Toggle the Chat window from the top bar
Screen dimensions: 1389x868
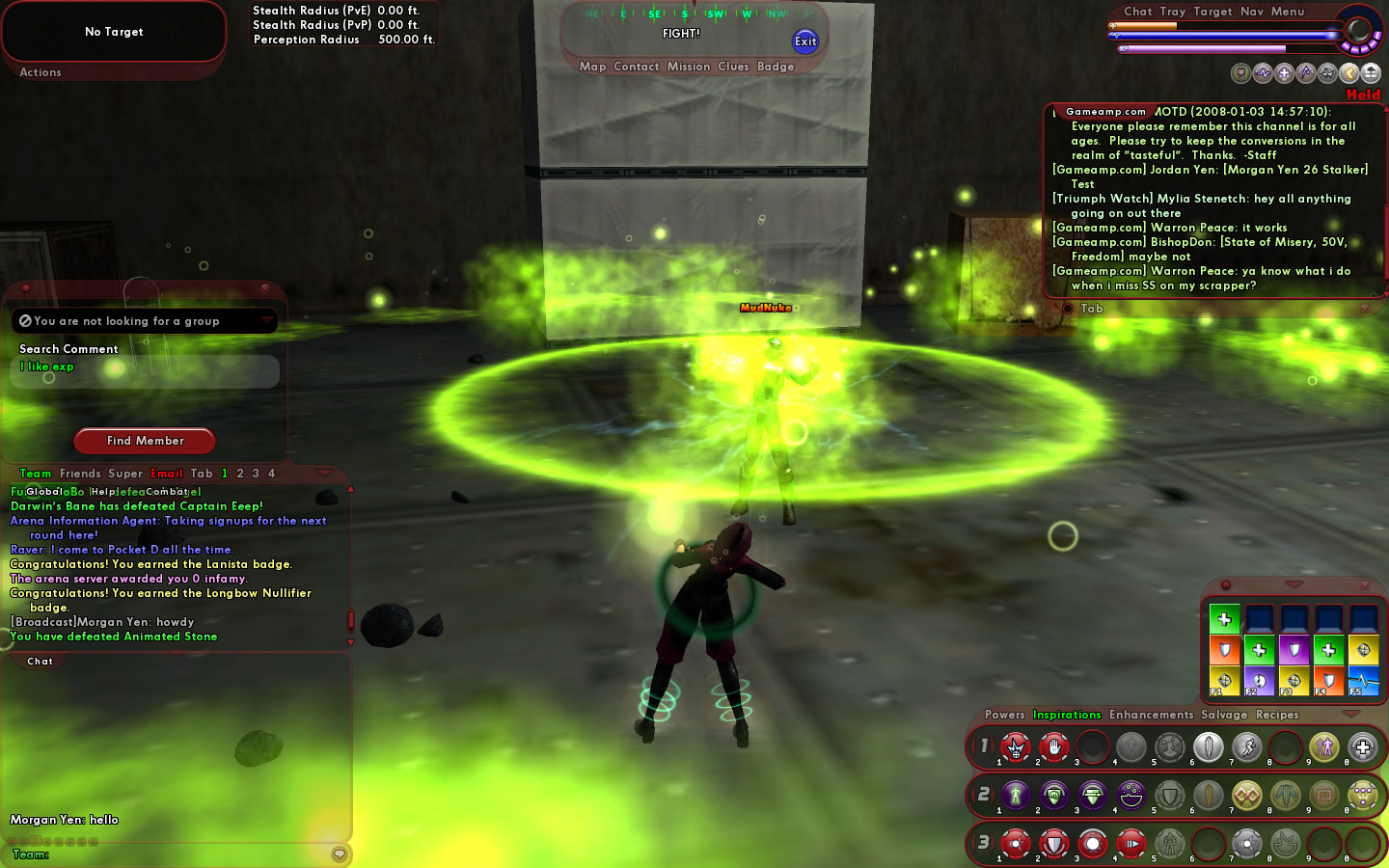click(x=1137, y=12)
